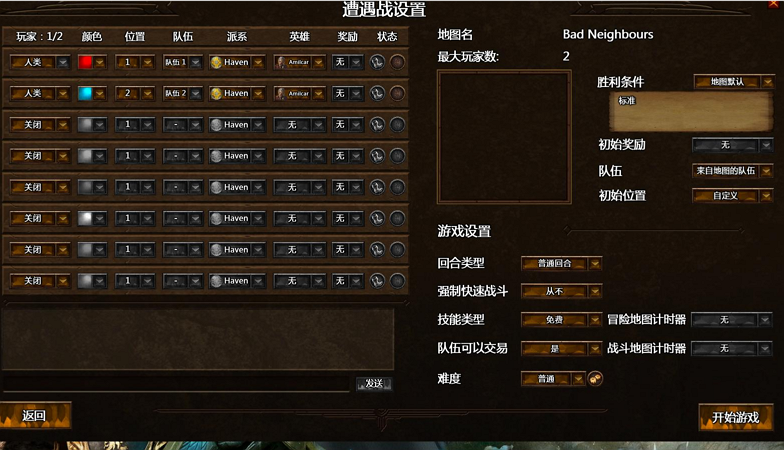Change the 初始位置 dropdown
The width and height of the screenshot is (784, 450).
click(733, 196)
